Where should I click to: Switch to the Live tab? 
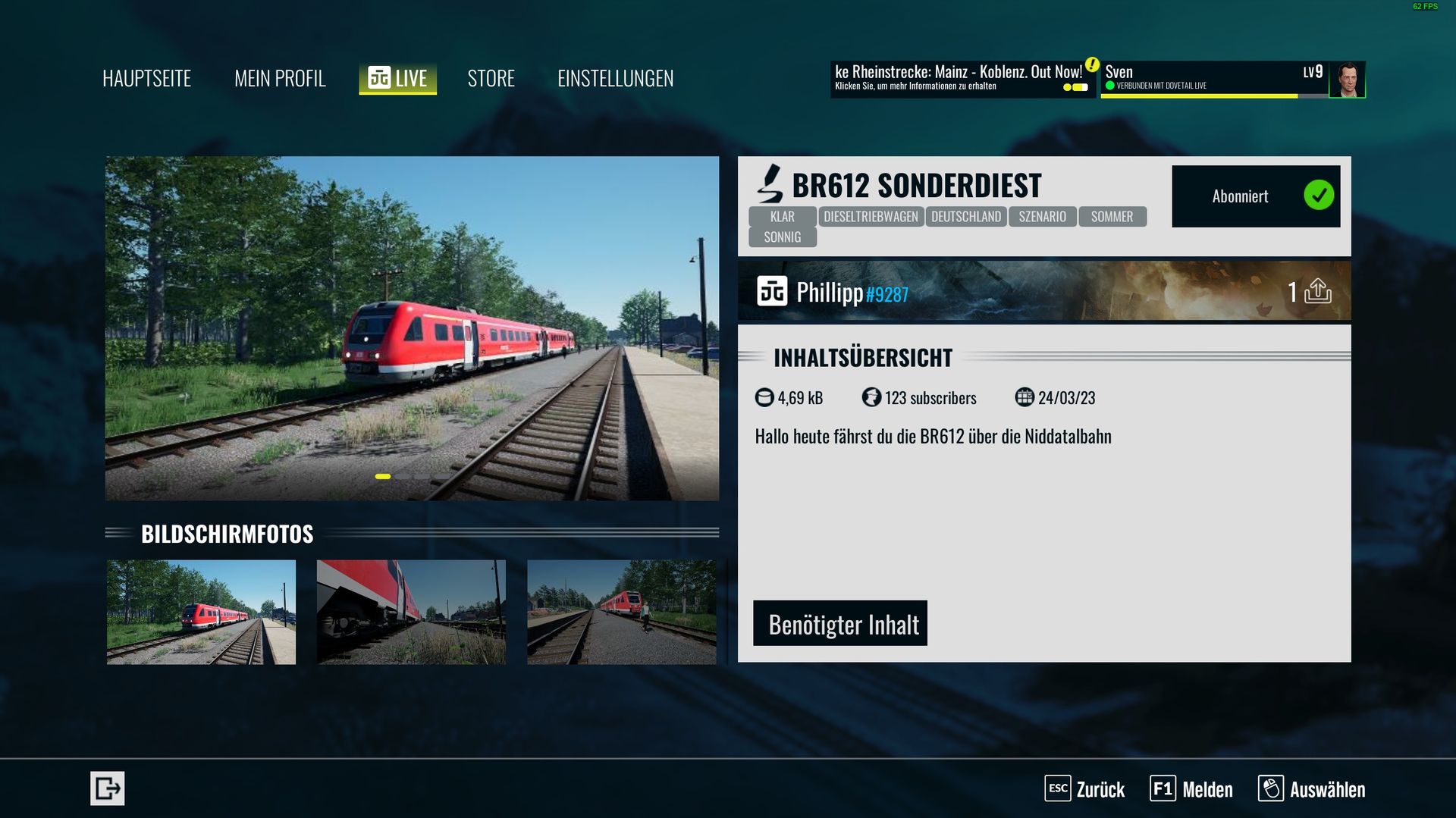tap(397, 78)
